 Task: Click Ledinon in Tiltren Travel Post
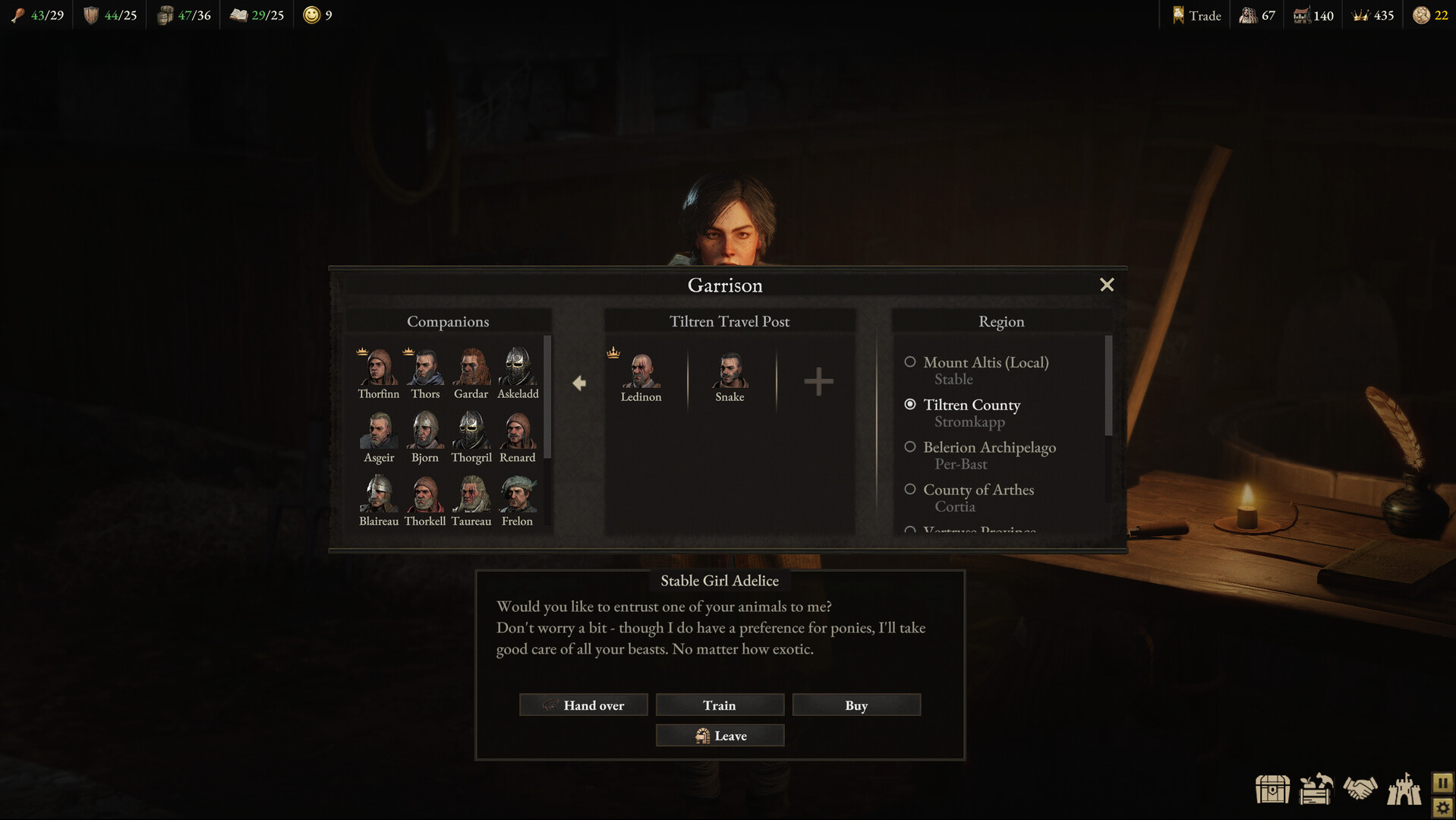click(641, 374)
